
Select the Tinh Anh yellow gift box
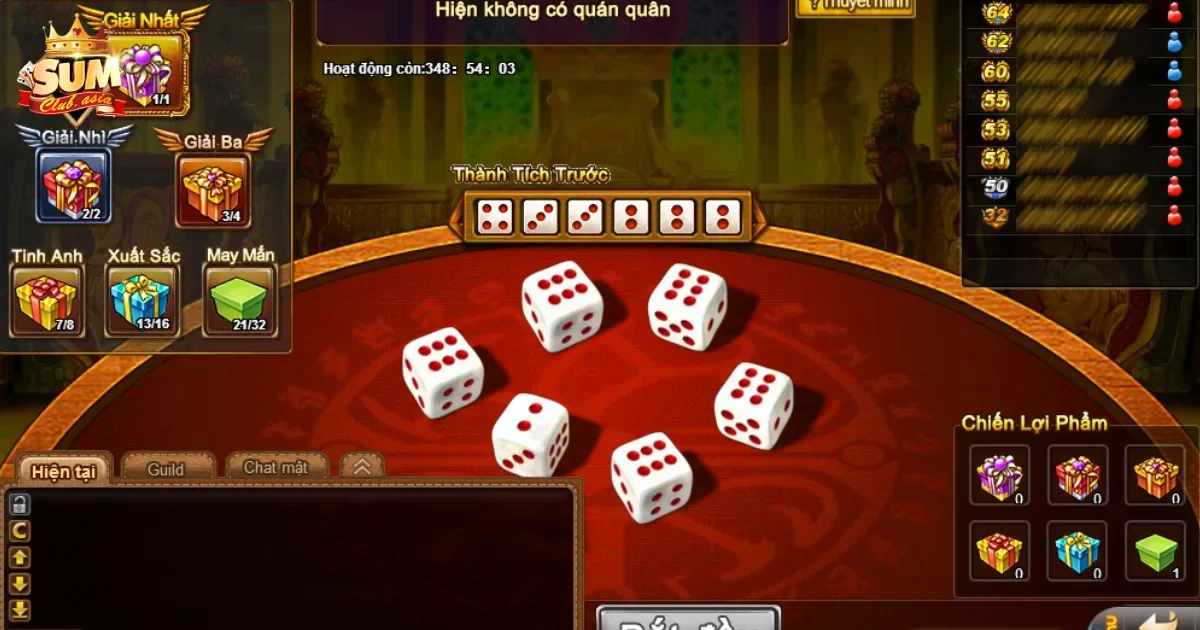[46, 301]
